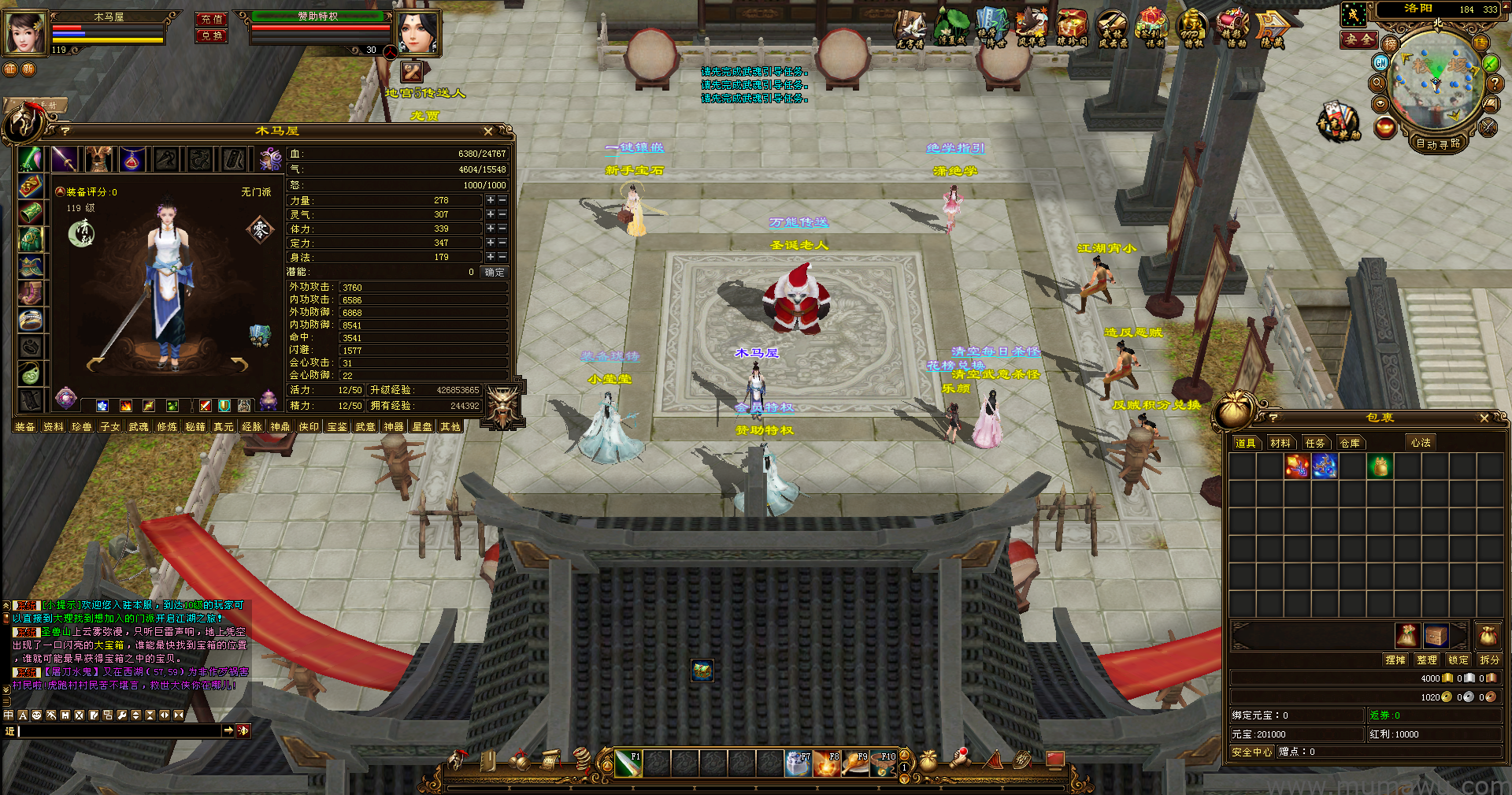Select the green bell item in bag
This screenshot has width=1512, height=795.
(x=1380, y=467)
